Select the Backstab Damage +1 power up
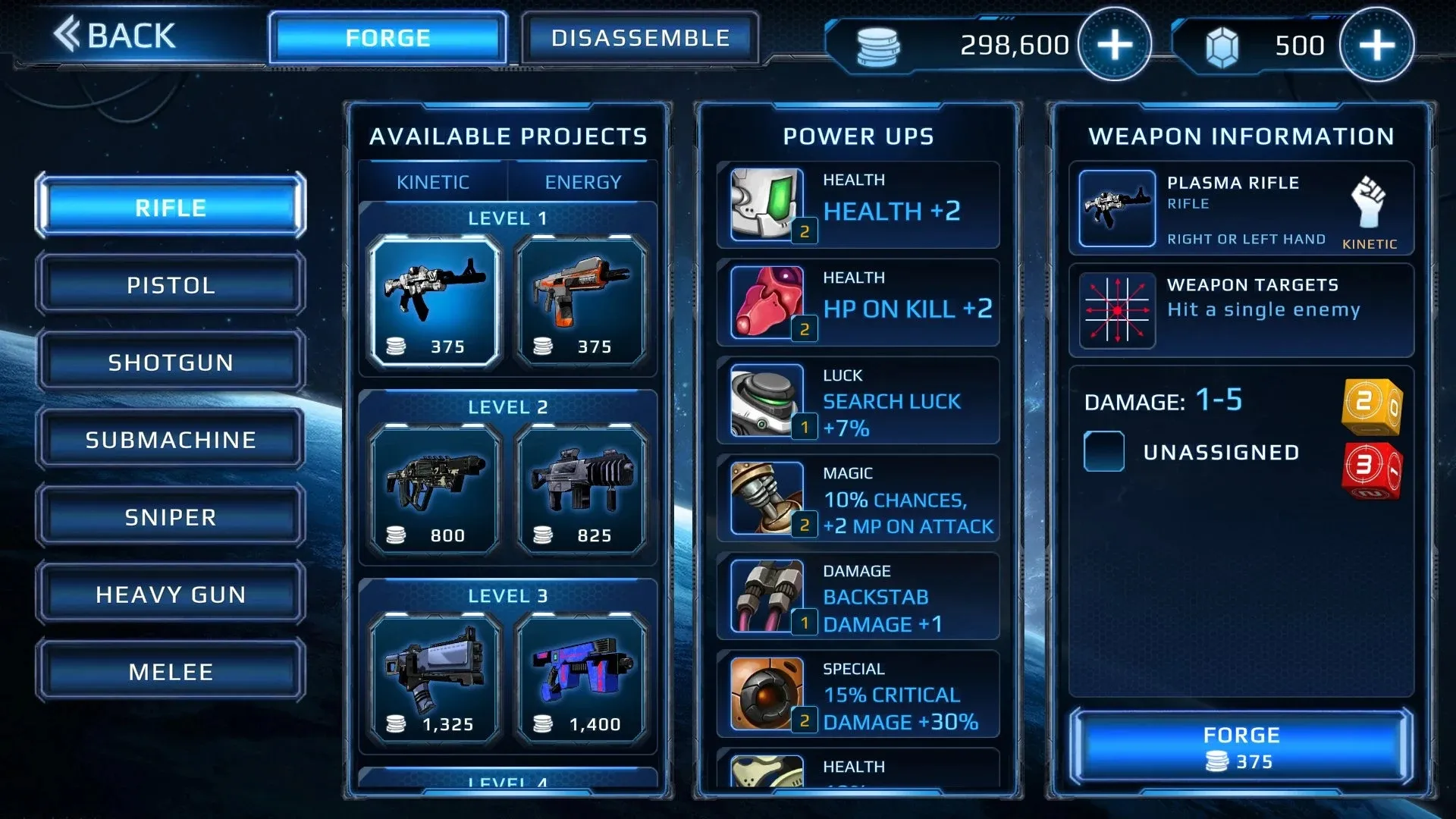This screenshot has width=1456, height=819. pos(858,596)
